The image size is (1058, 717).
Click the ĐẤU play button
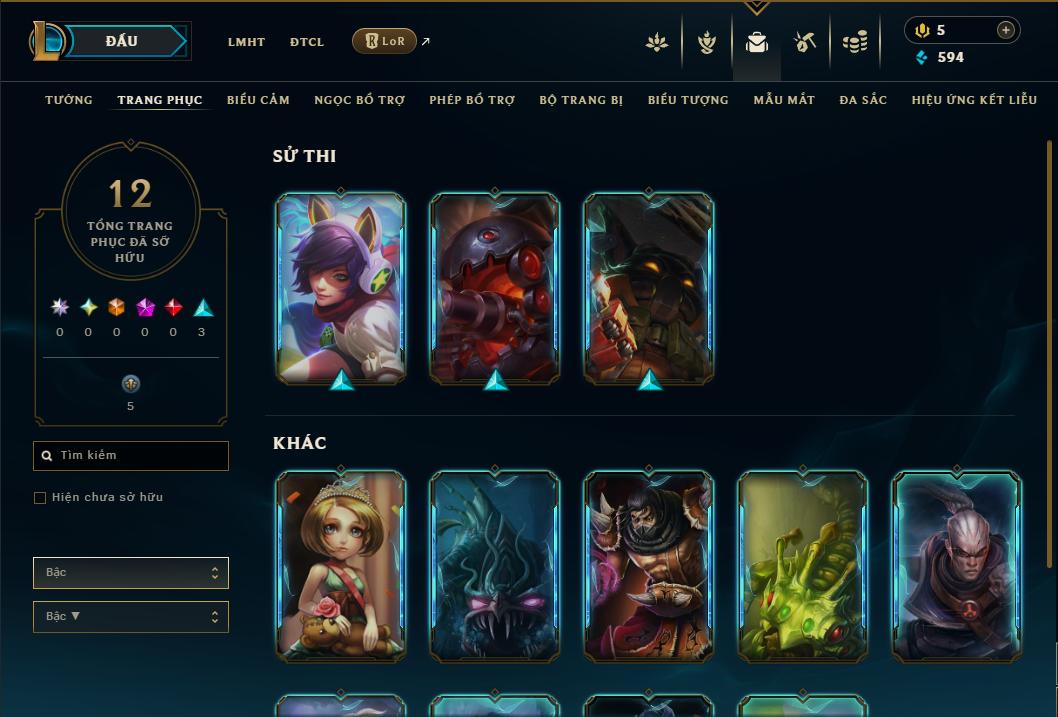coord(122,41)
